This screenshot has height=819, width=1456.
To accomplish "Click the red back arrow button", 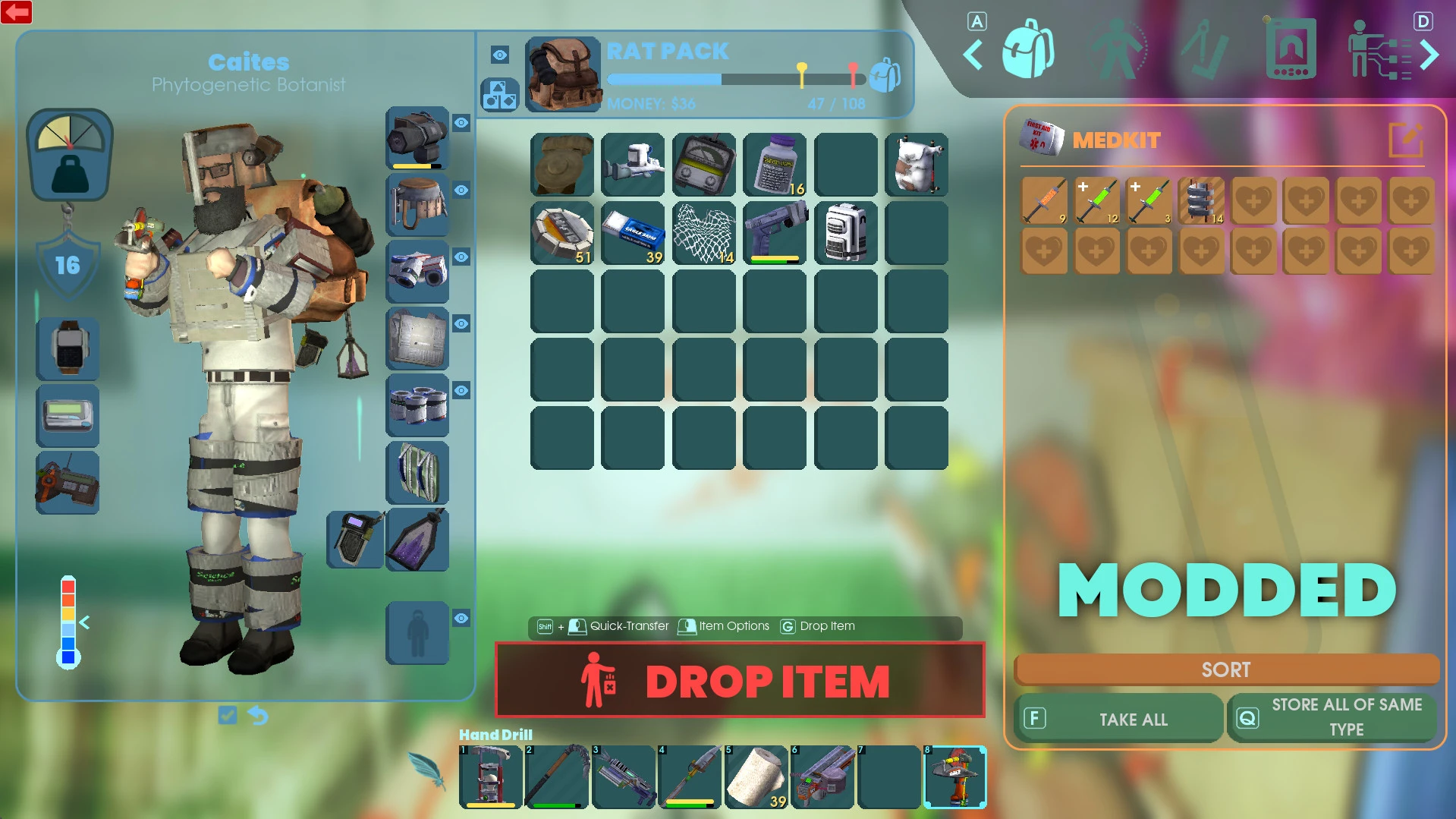I will click(17, 12).
